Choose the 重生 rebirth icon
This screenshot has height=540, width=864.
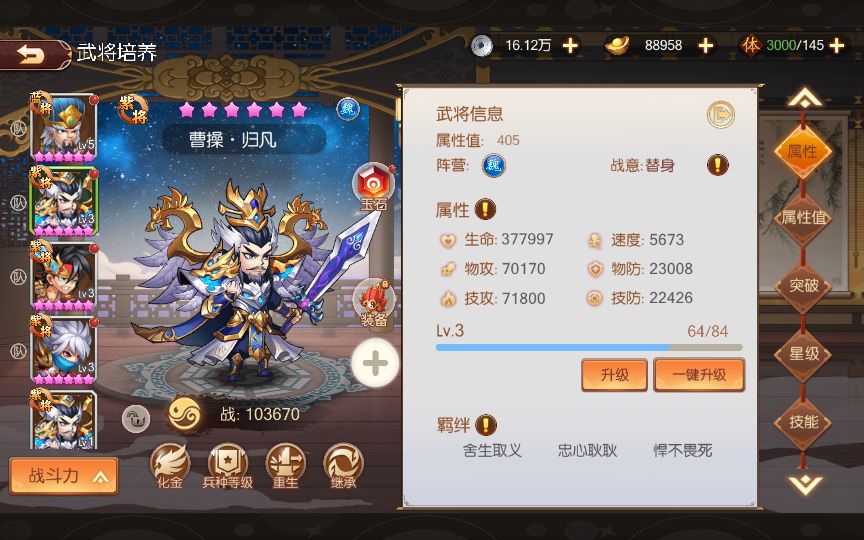pos(285,466)
